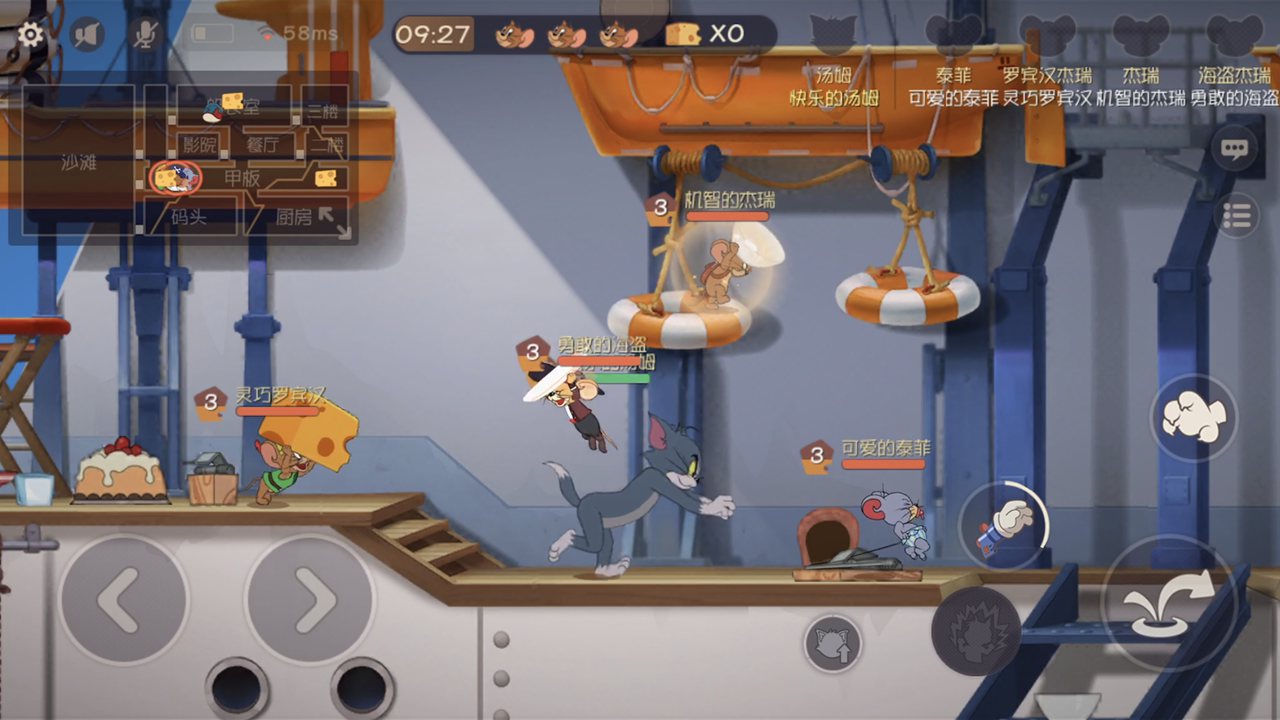Open the gear settings menu
The width and height of the screenshot is (1280, 720).
coord(31,35)
